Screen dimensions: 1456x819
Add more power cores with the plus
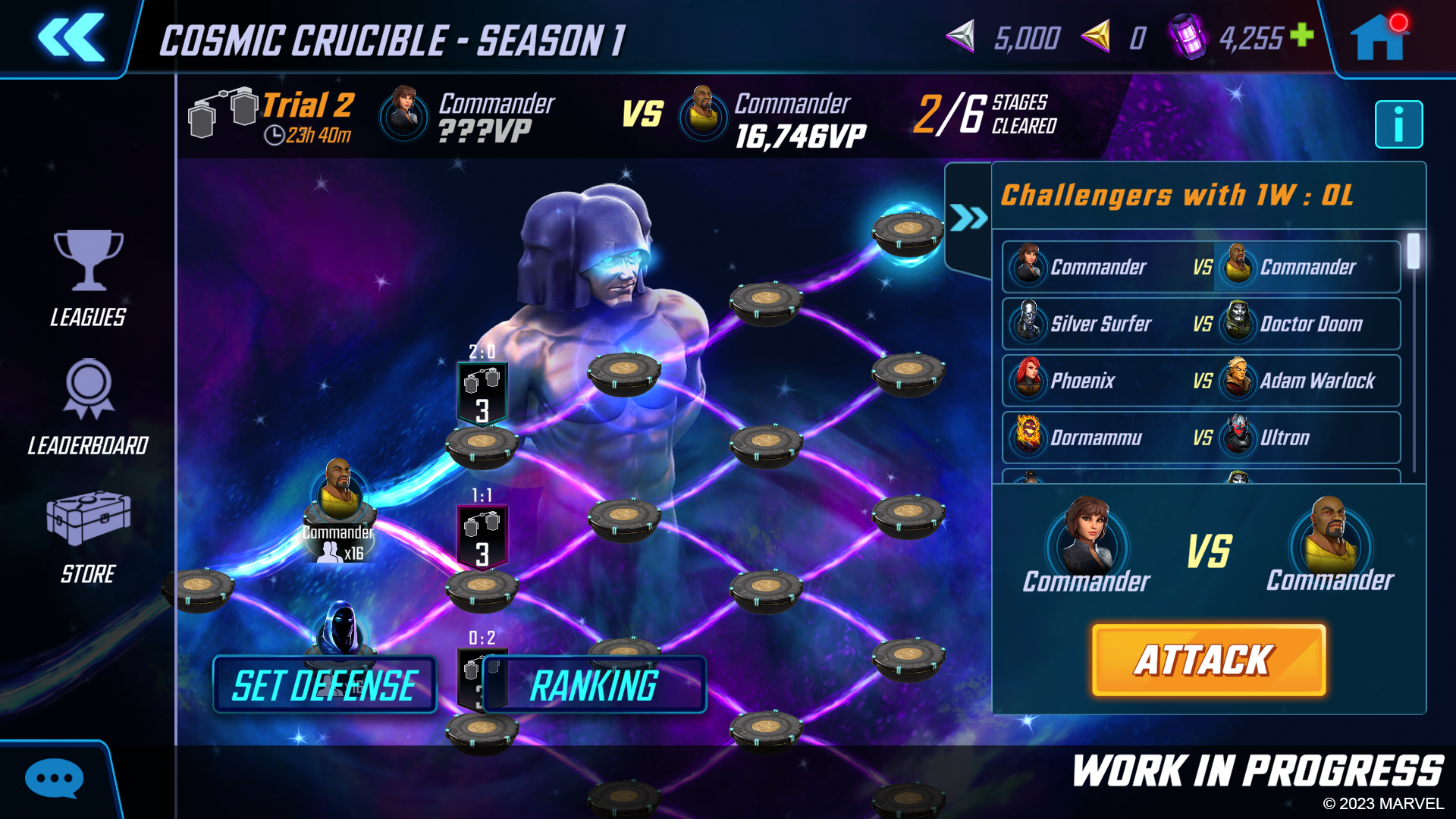(x=1302, y=34)
